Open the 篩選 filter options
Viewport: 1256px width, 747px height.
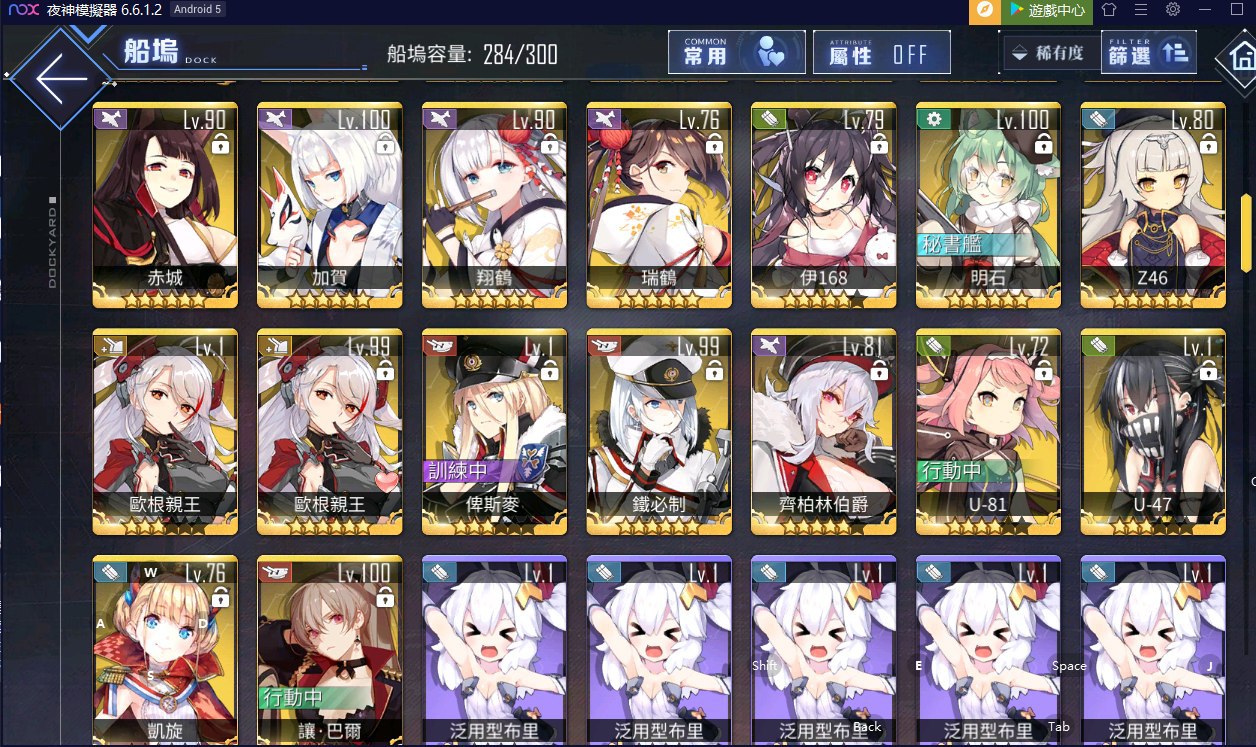(1148, 53)
